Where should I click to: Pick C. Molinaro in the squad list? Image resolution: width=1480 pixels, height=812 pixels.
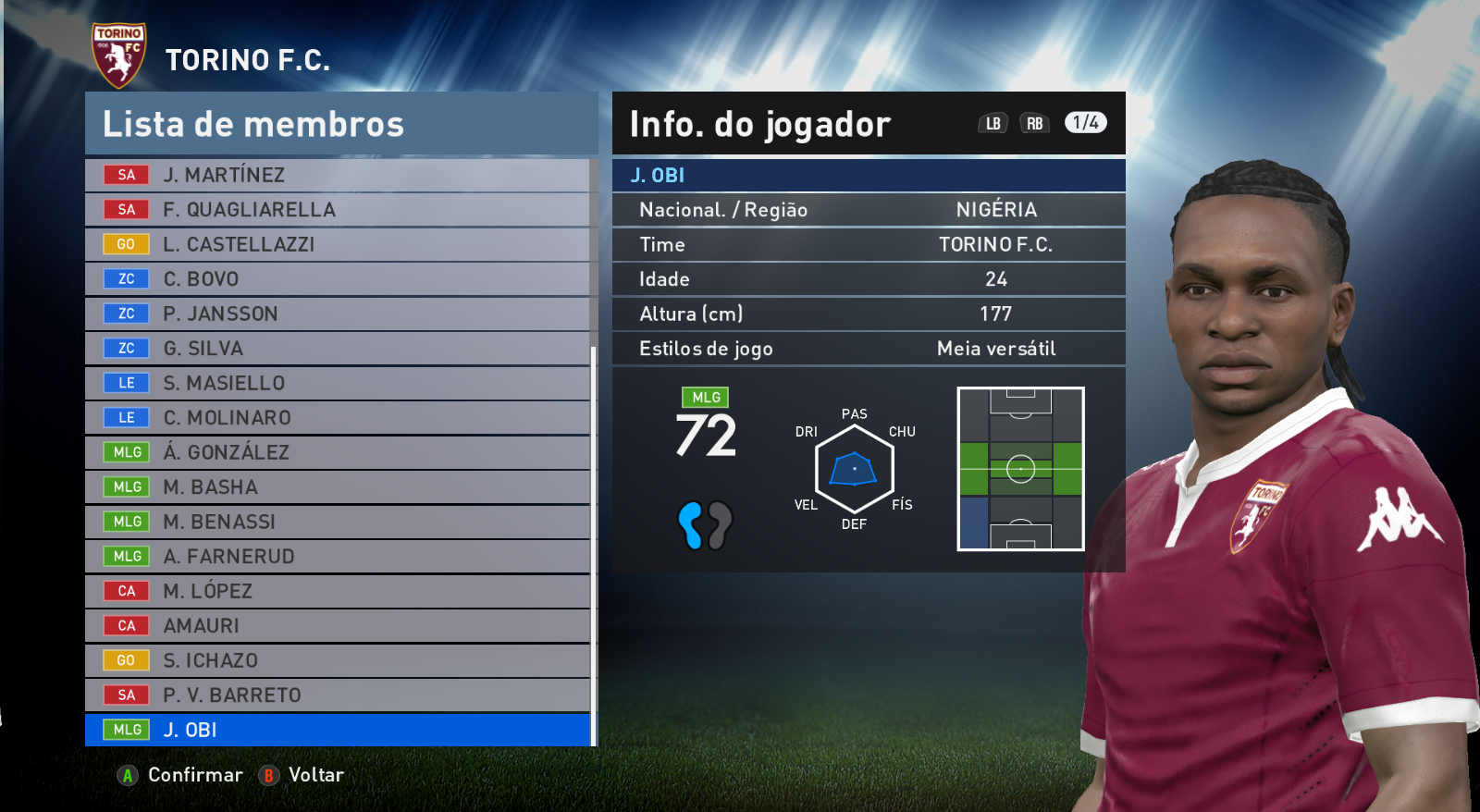click(337, 418)
